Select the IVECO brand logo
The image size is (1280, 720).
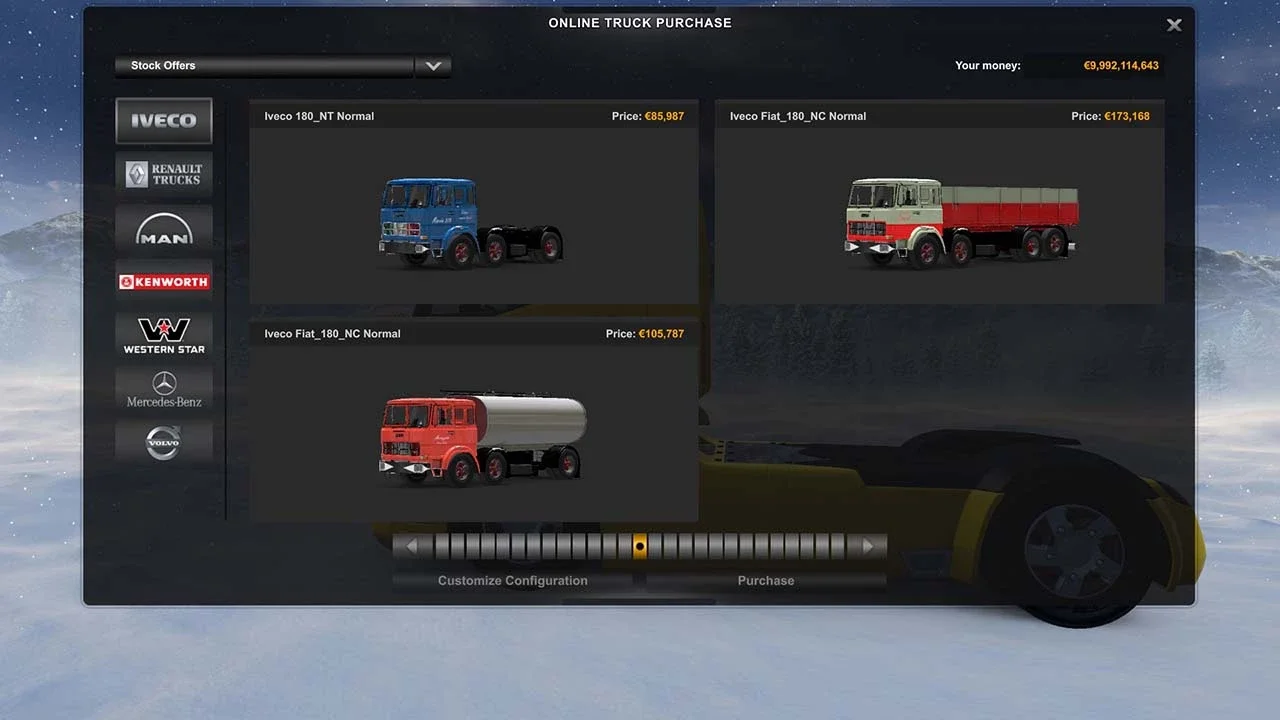163,120
